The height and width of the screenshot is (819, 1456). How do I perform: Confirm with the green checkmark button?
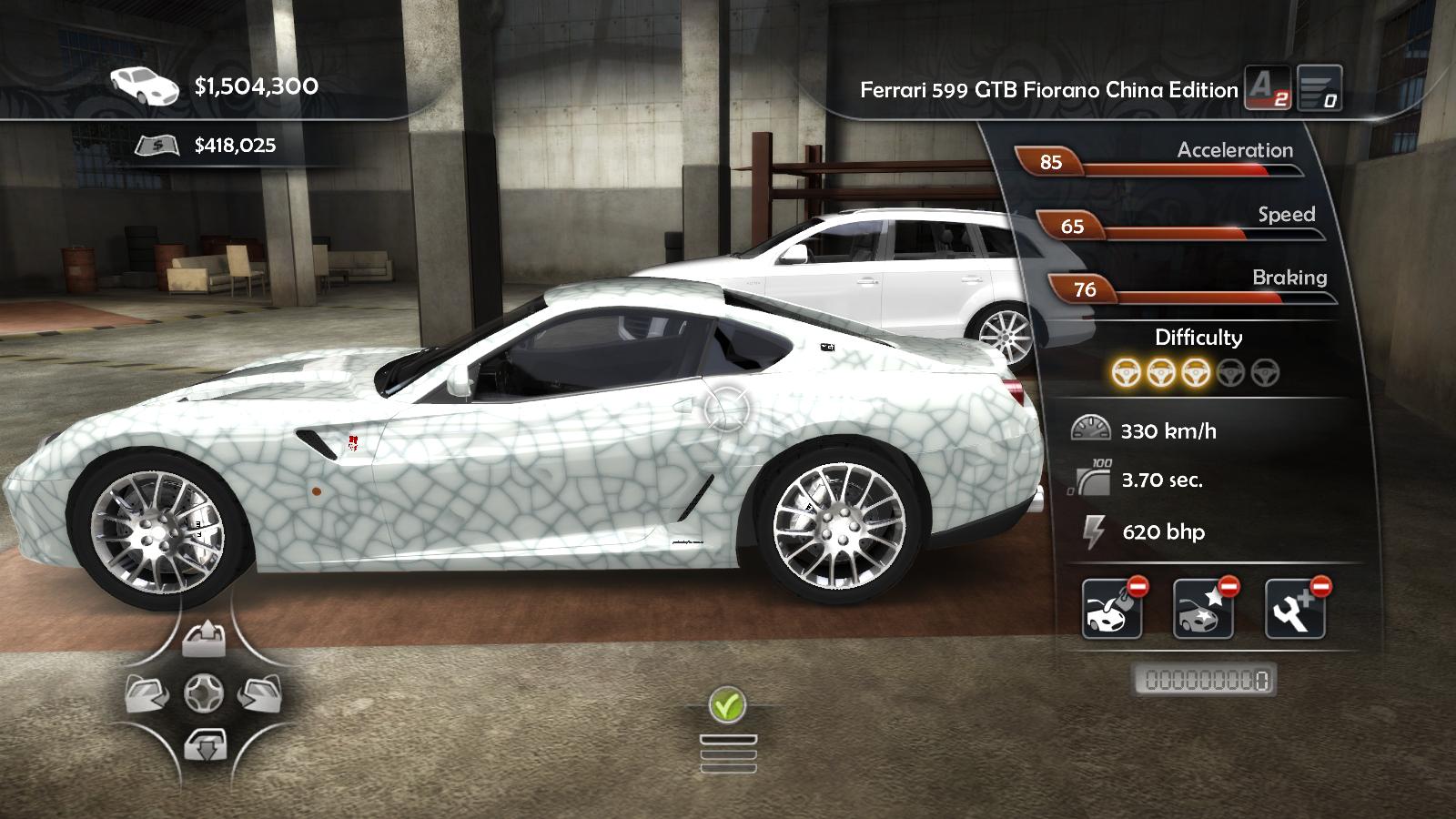click(727, 704)
